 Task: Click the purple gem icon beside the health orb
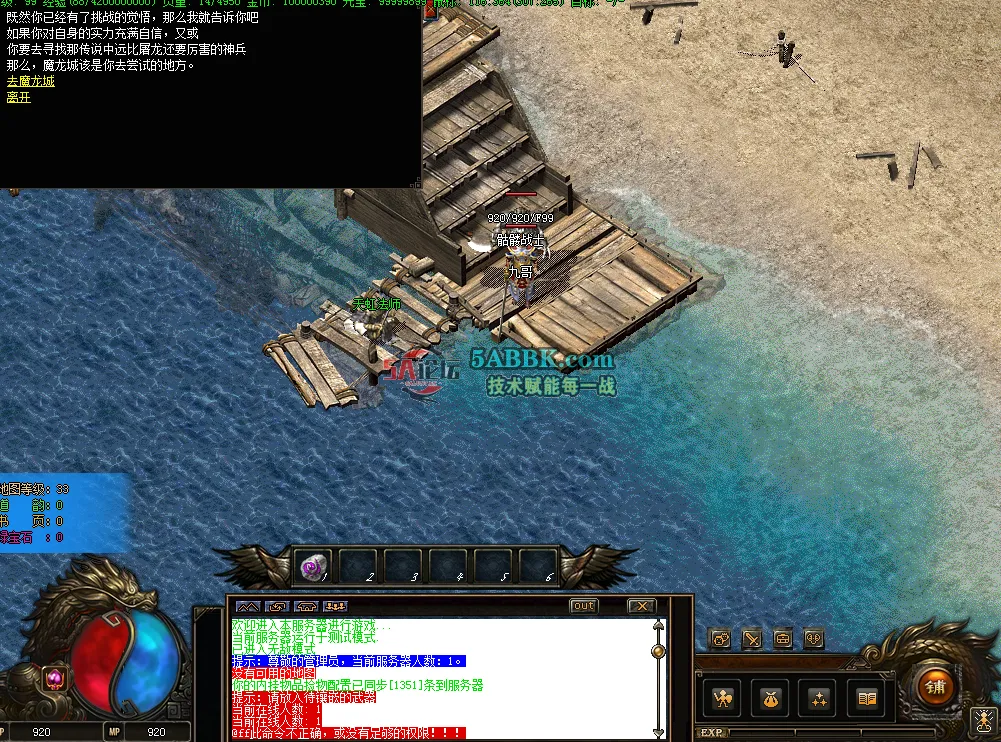[55, 678]
